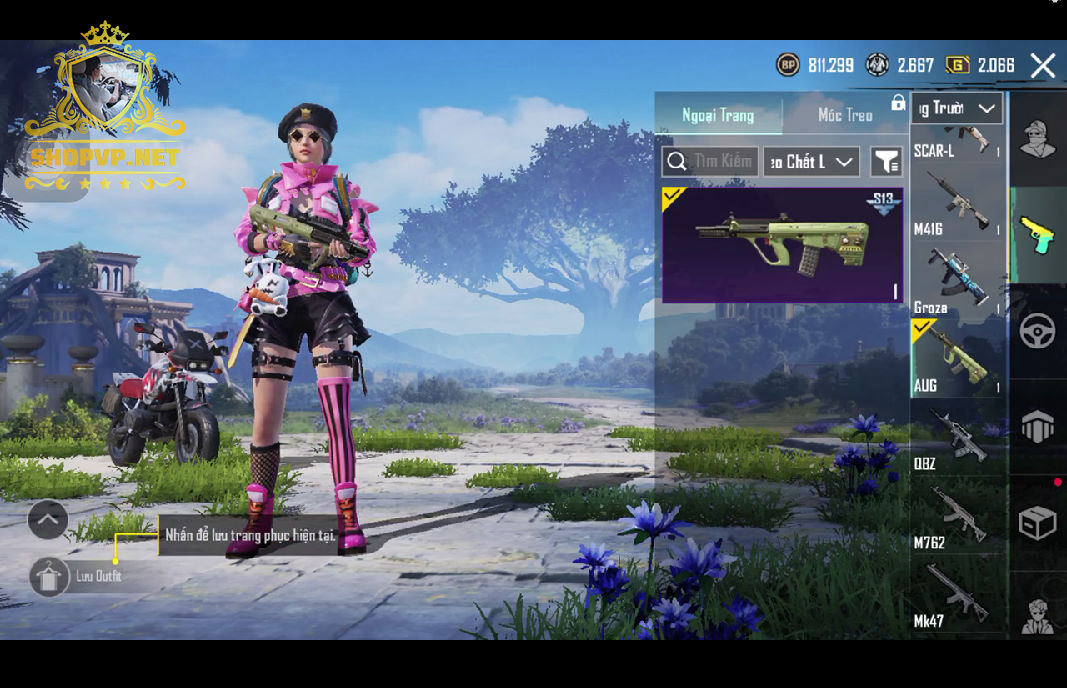Close the inventory screen with the X
The image size is (1067, 688).
(x=1043, y=66)
